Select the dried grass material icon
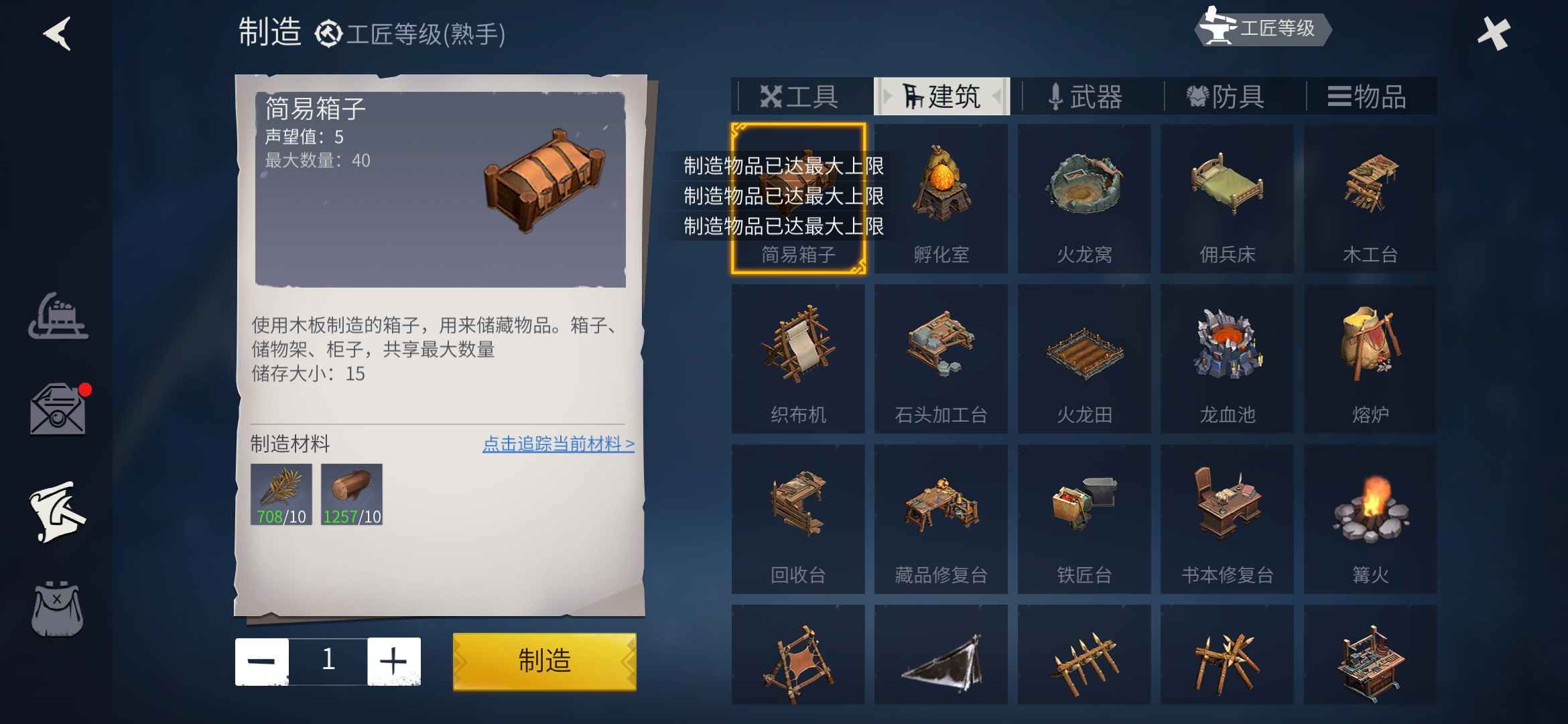Screen dimensions: 1568x724 (280, 496)
